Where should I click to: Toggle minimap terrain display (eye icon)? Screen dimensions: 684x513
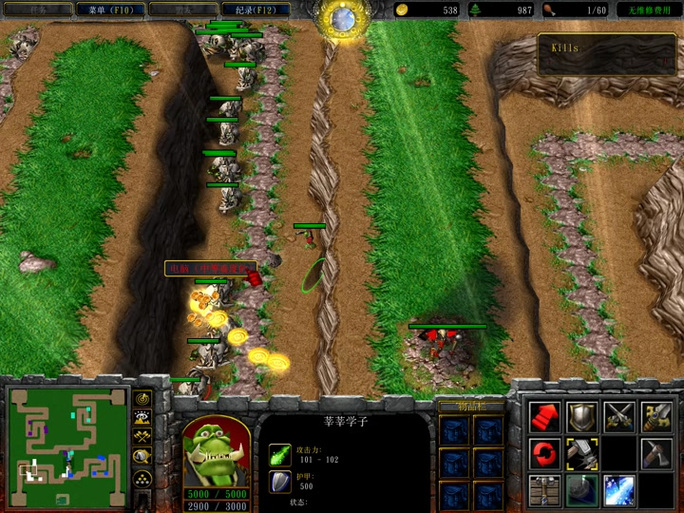142,419
